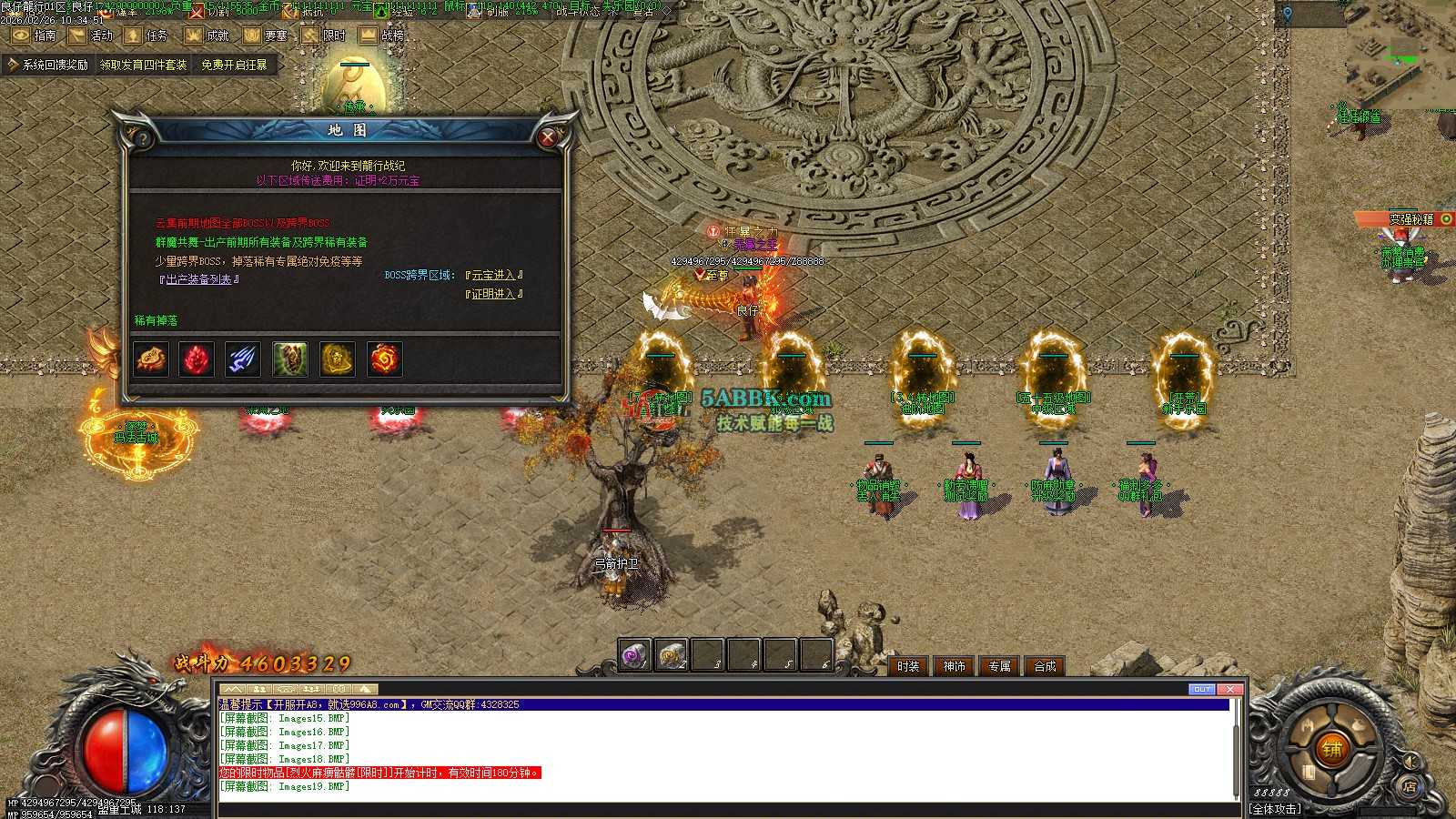Close the 地图 map dialog

pyautogui.click(x=547, y=137)
